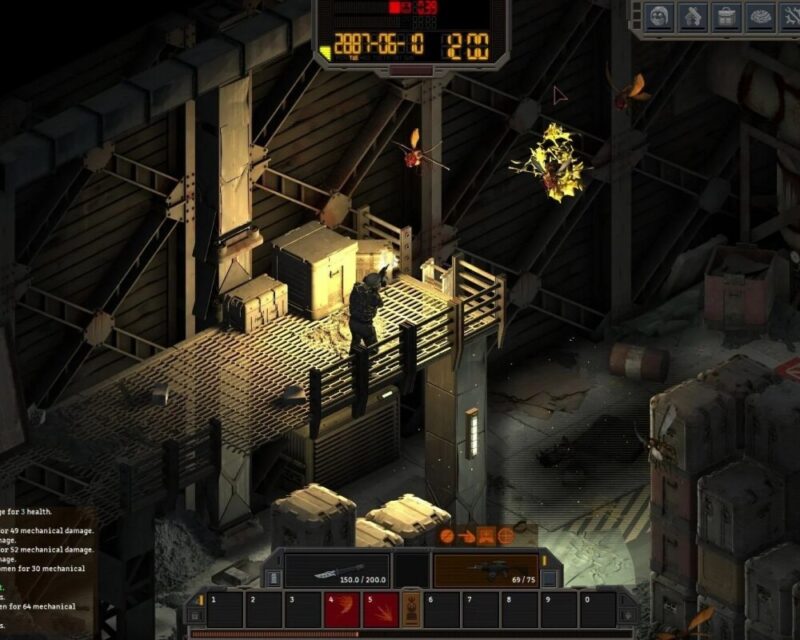Click the orange square icon above the rifle

tap(486, 536)
